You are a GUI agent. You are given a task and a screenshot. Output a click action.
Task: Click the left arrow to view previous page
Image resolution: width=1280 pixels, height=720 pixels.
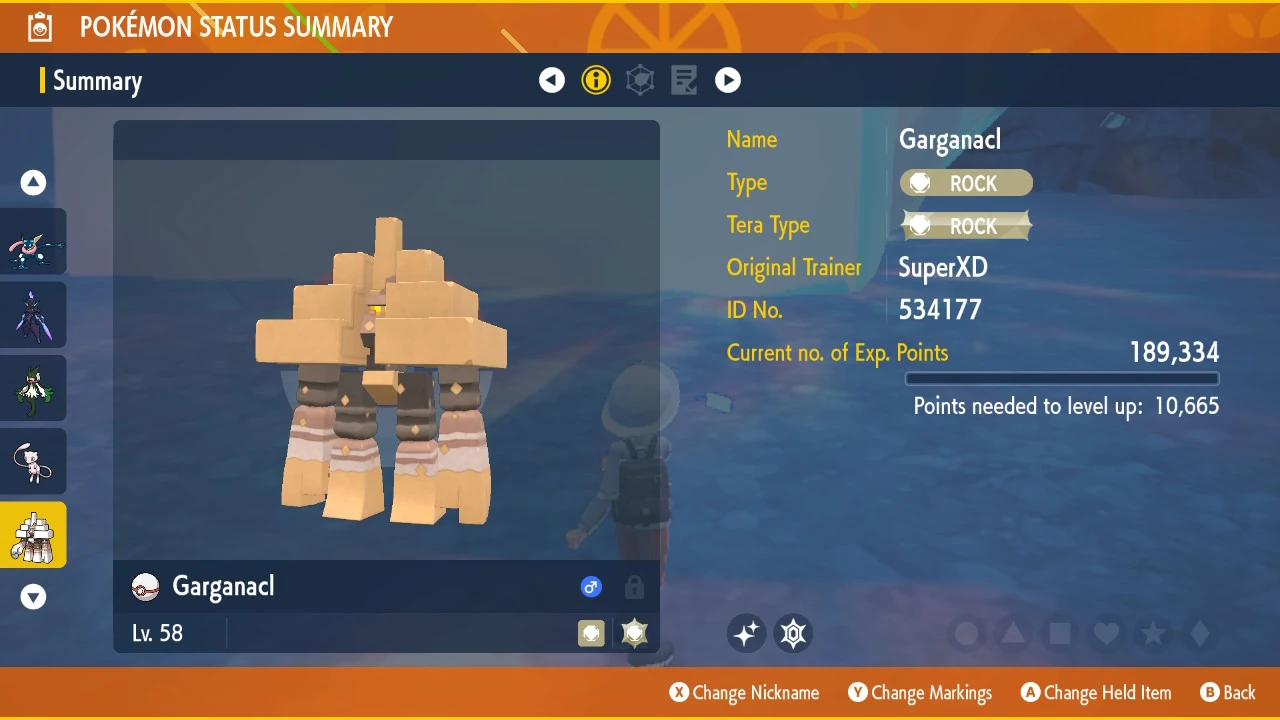coord(552,80)
